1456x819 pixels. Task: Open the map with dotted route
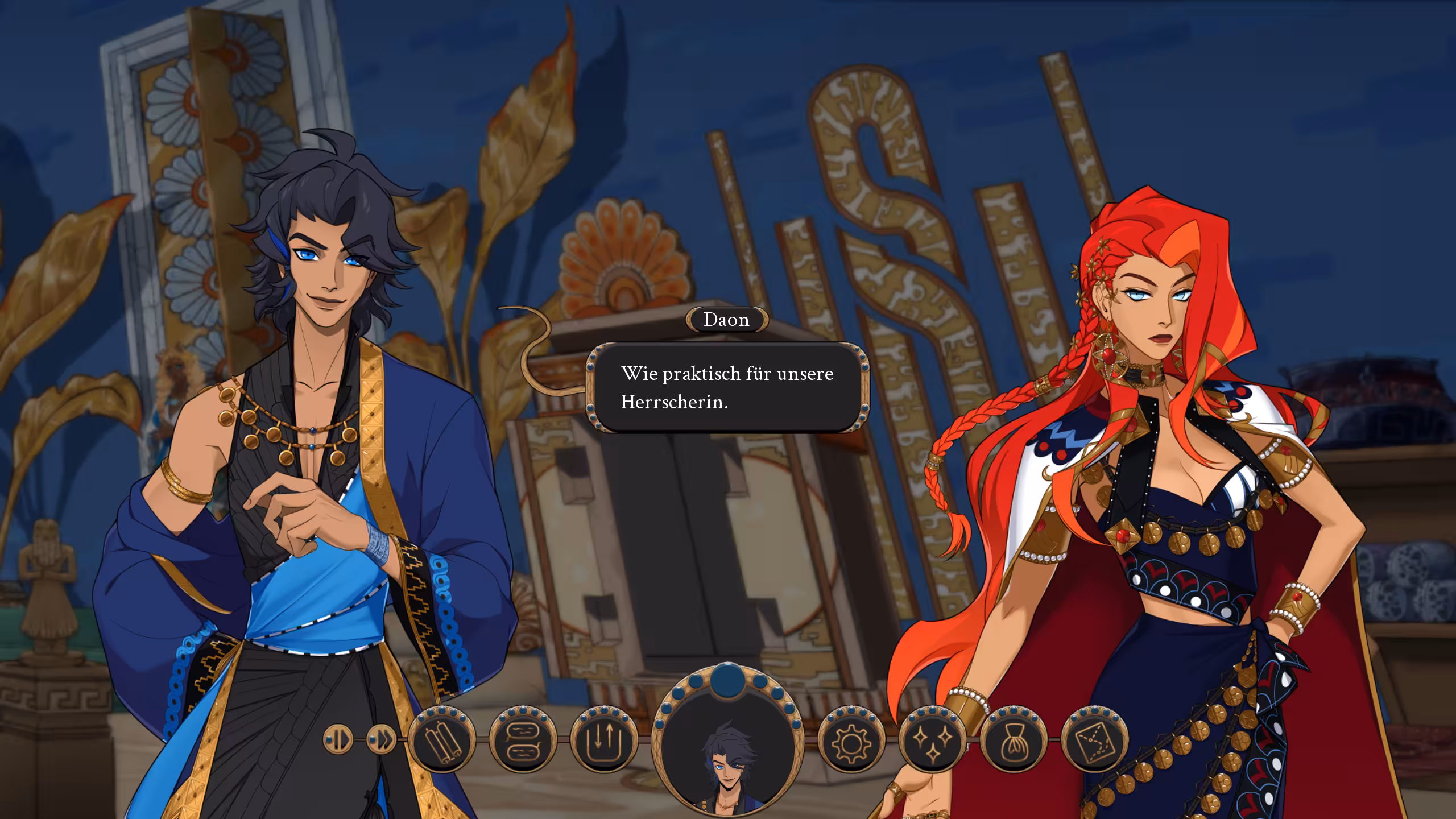1095,739
